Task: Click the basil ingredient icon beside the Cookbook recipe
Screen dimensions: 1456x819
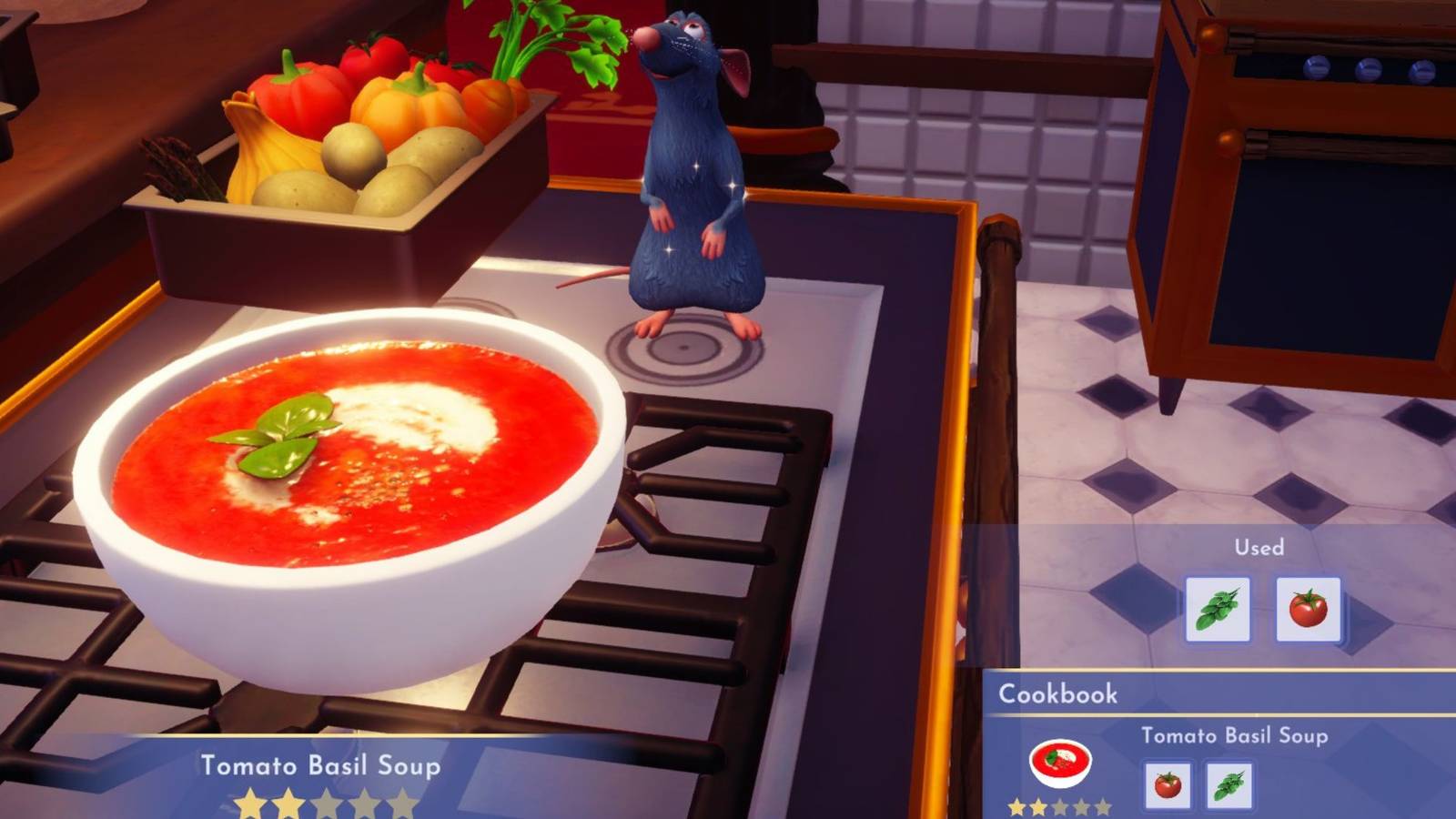Action: tap(1229, 784)
